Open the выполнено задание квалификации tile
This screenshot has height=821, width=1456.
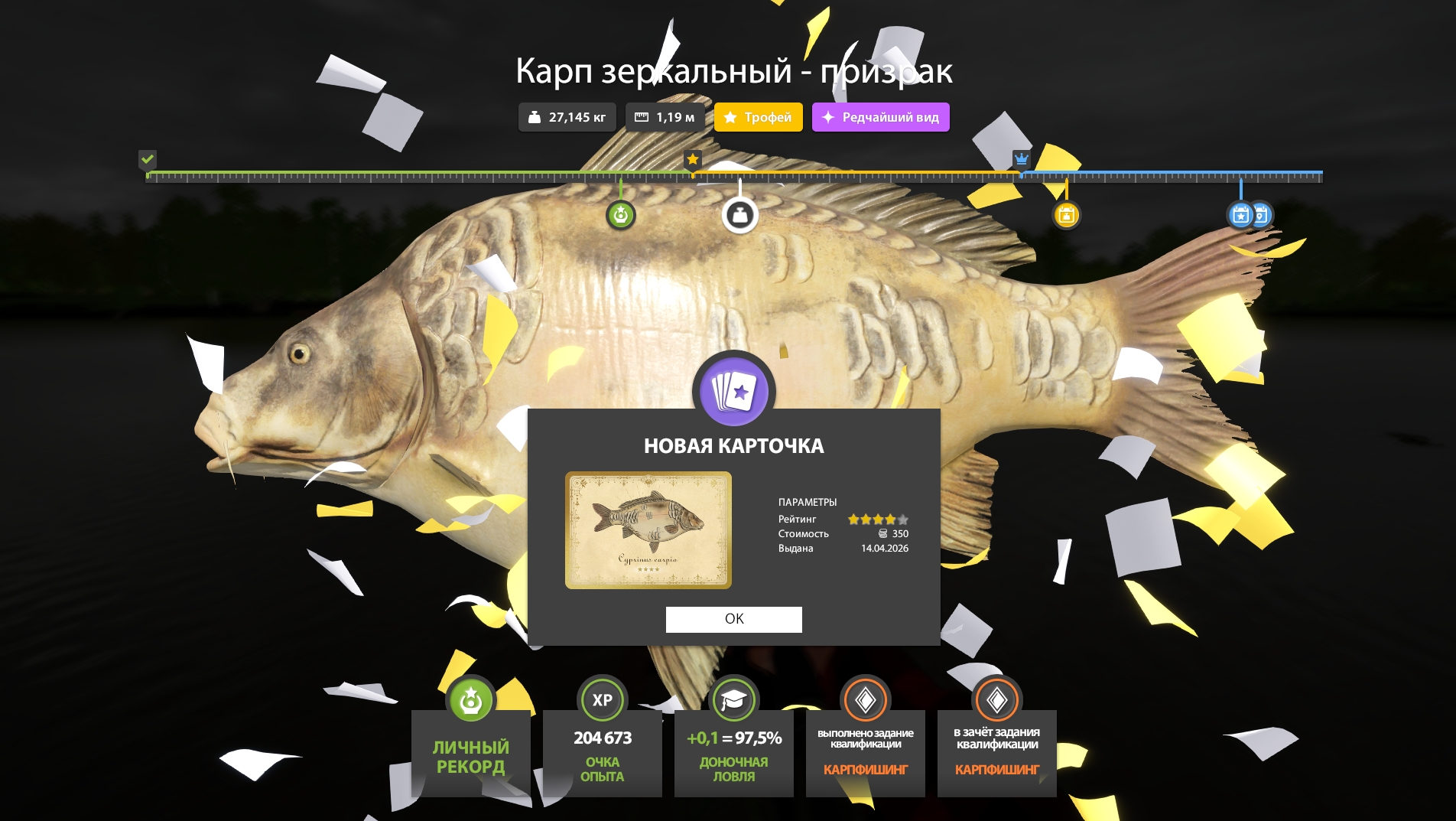coord(865,753)
